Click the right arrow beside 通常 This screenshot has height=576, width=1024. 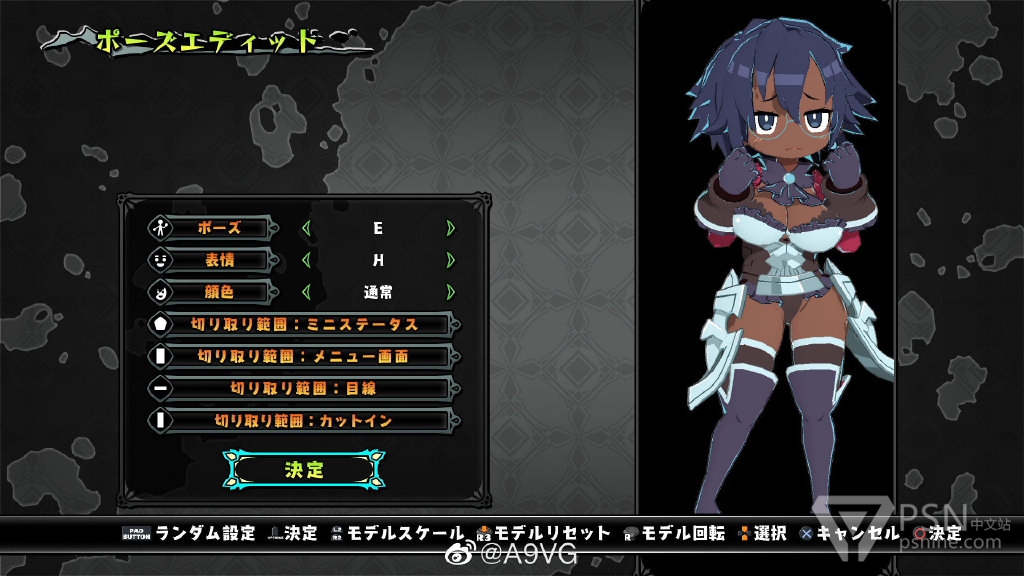(x=451, y=293)
